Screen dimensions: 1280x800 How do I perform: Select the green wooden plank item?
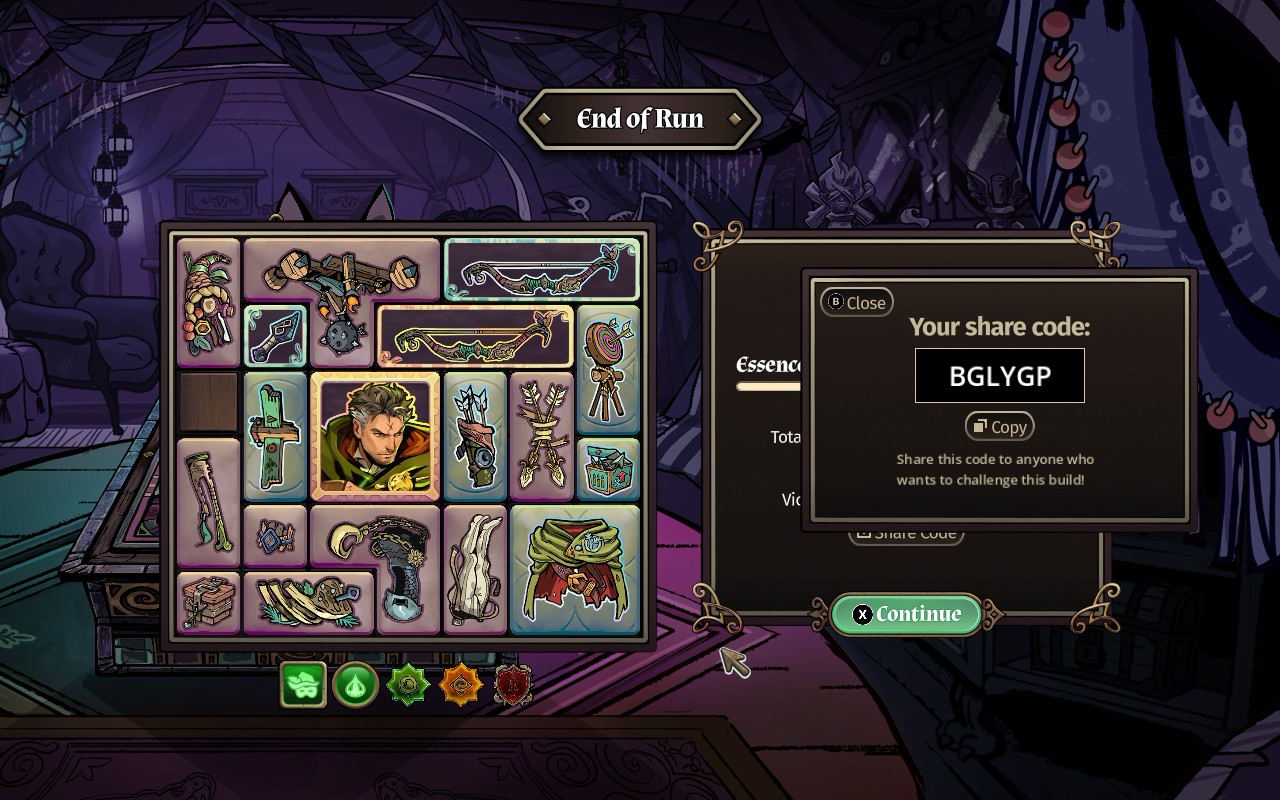point(275,435)
